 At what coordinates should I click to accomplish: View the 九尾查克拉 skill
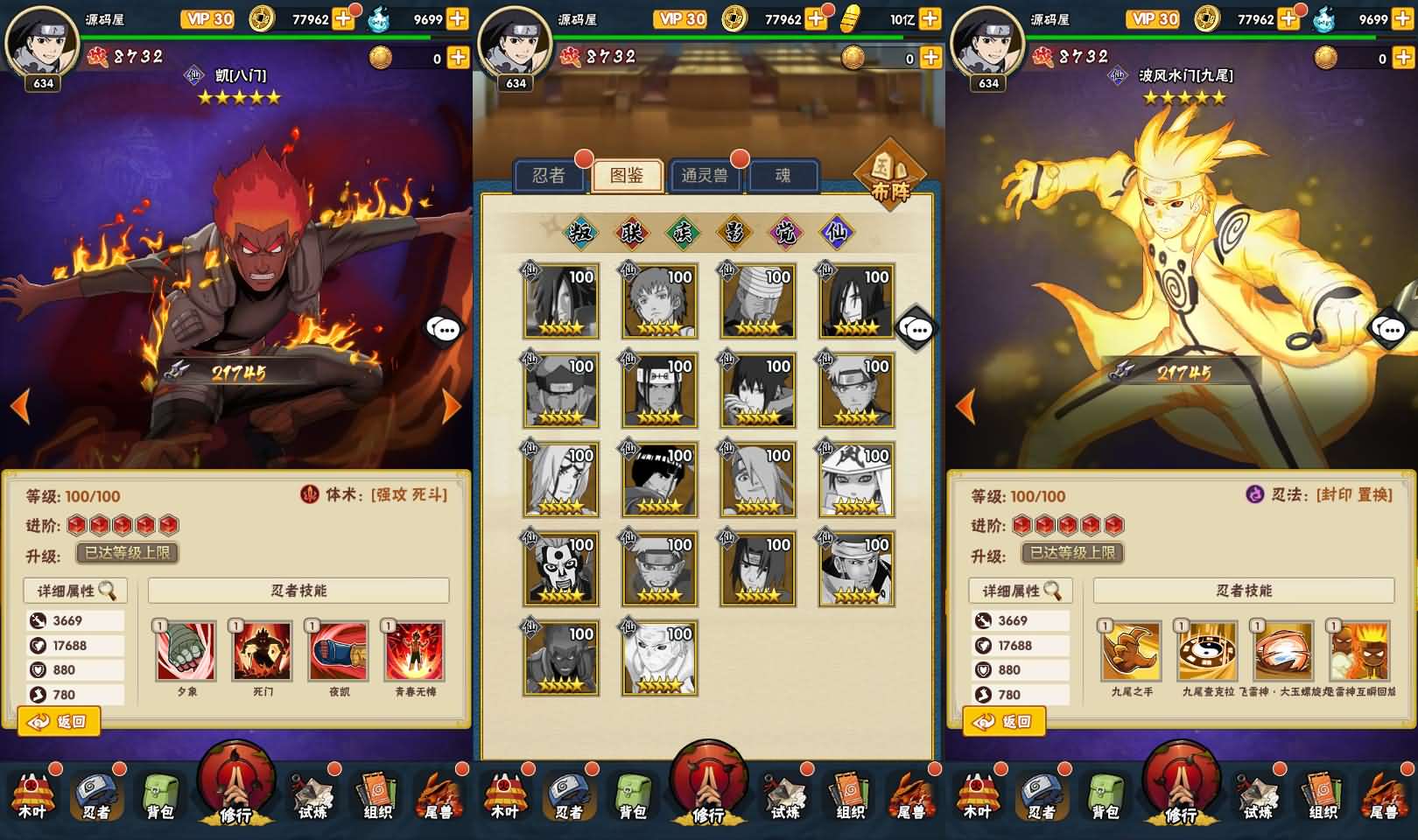1208,651
